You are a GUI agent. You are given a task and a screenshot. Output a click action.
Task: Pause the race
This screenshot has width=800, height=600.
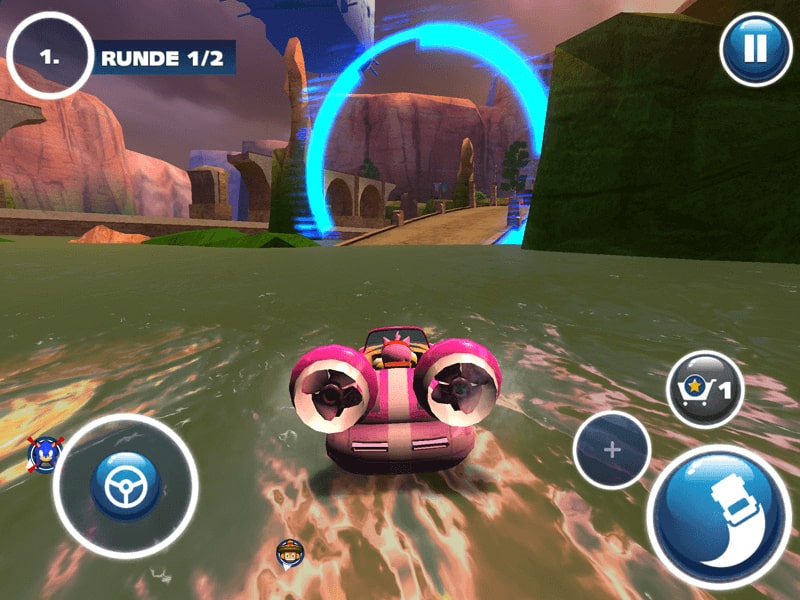[756, 49]
